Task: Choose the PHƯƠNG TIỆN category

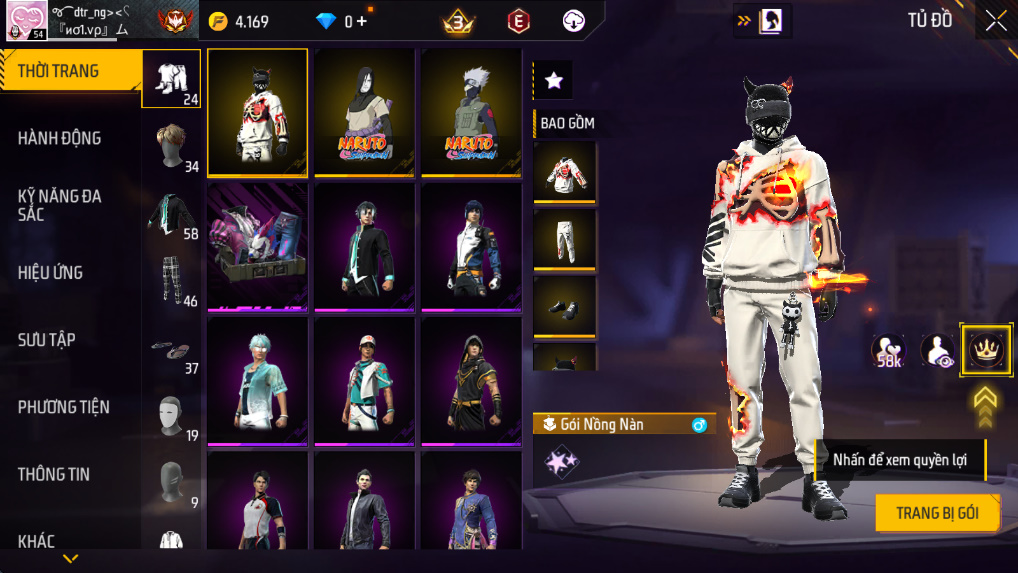Action: click(64, 407)
